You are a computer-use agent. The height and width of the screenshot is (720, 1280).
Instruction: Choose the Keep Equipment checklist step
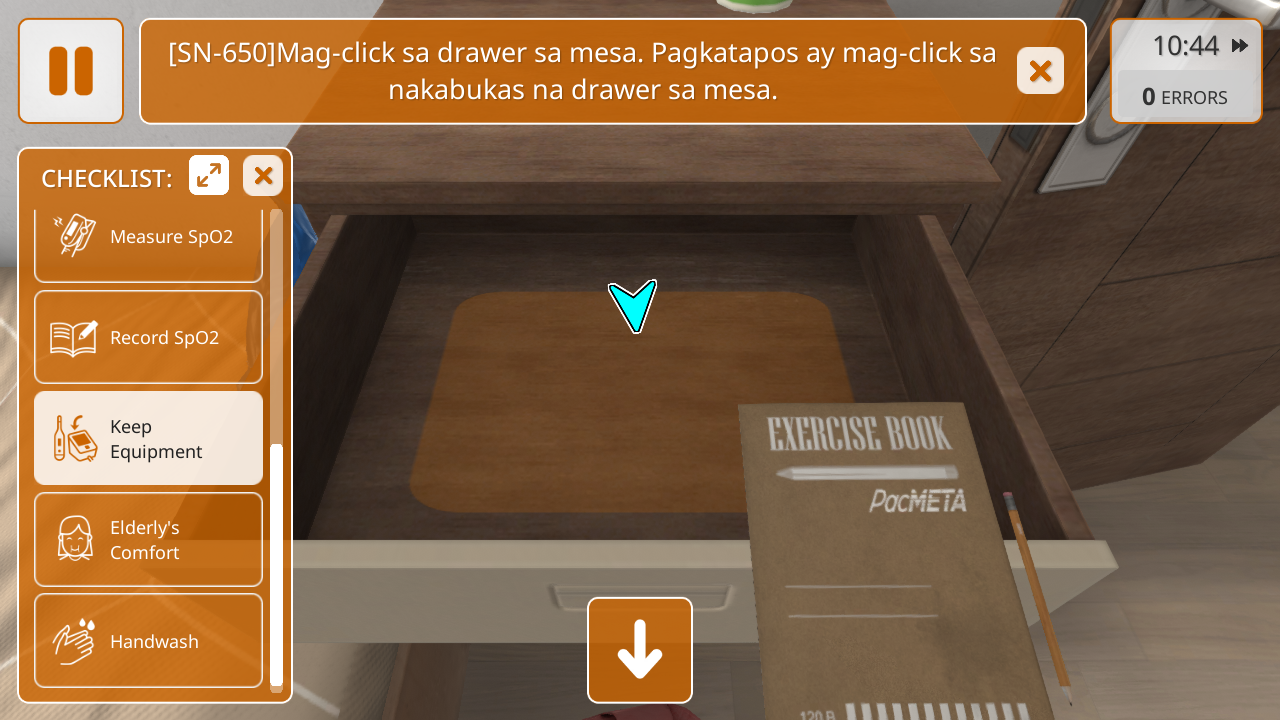click(148, 439)
